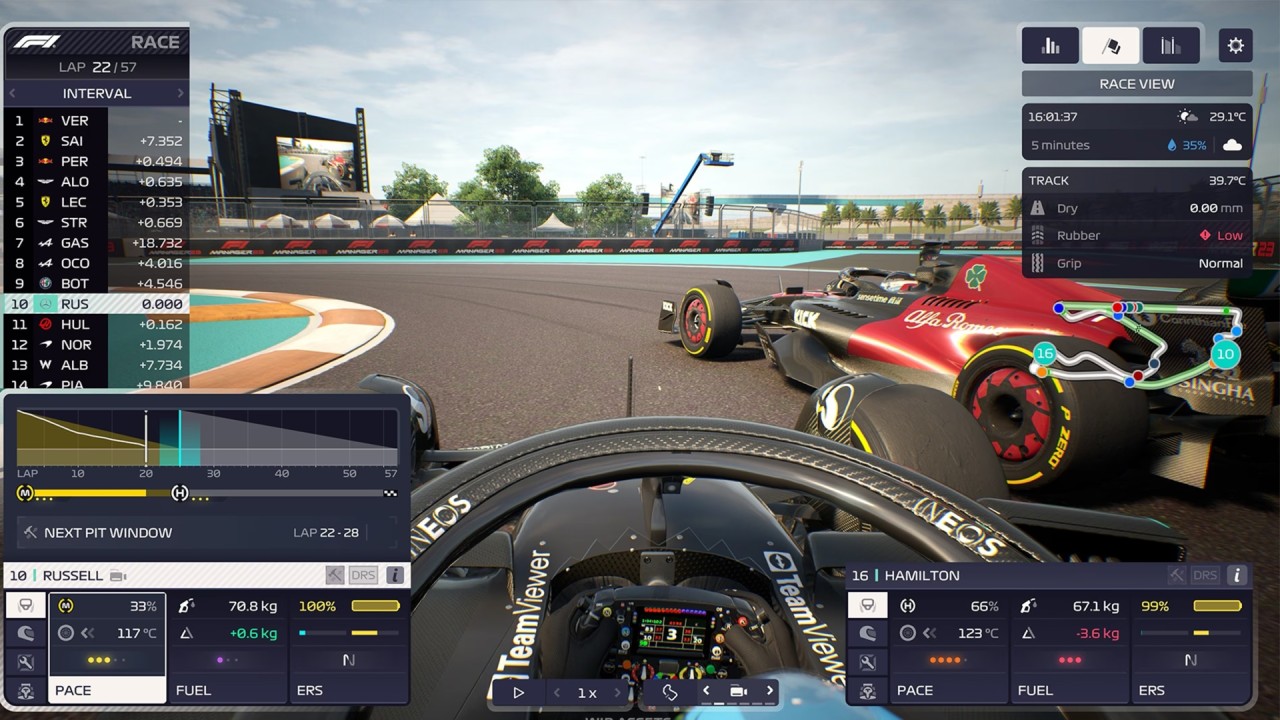Switch to the checkered flag race view tab
This screenshot has width=1280, height=720.
pos(1110,46)
